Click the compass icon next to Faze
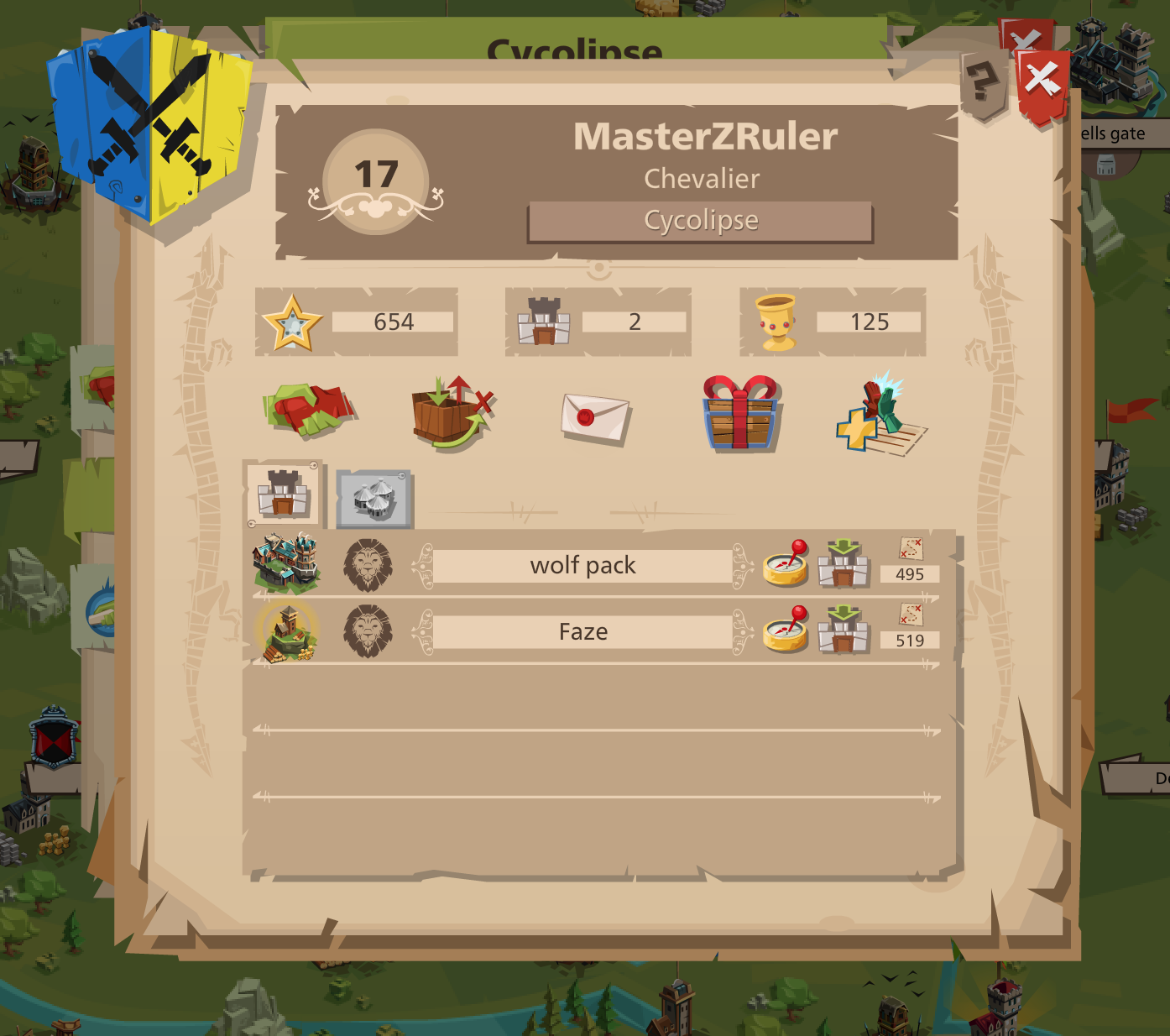 pyautogui.click(x=786, y=631)
